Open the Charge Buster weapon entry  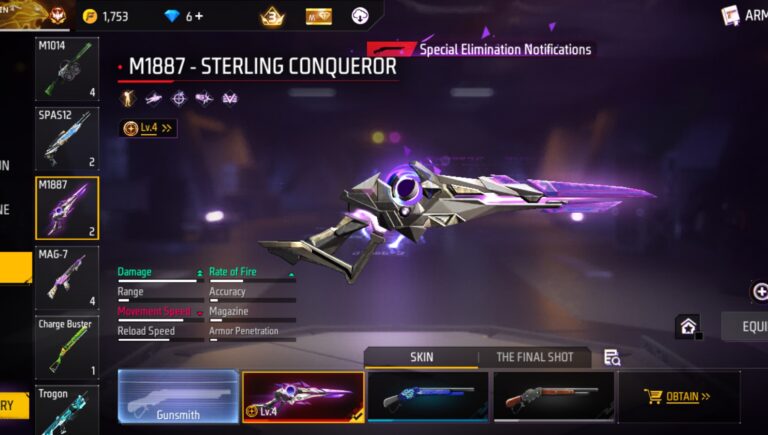click(x=67, y=347)
